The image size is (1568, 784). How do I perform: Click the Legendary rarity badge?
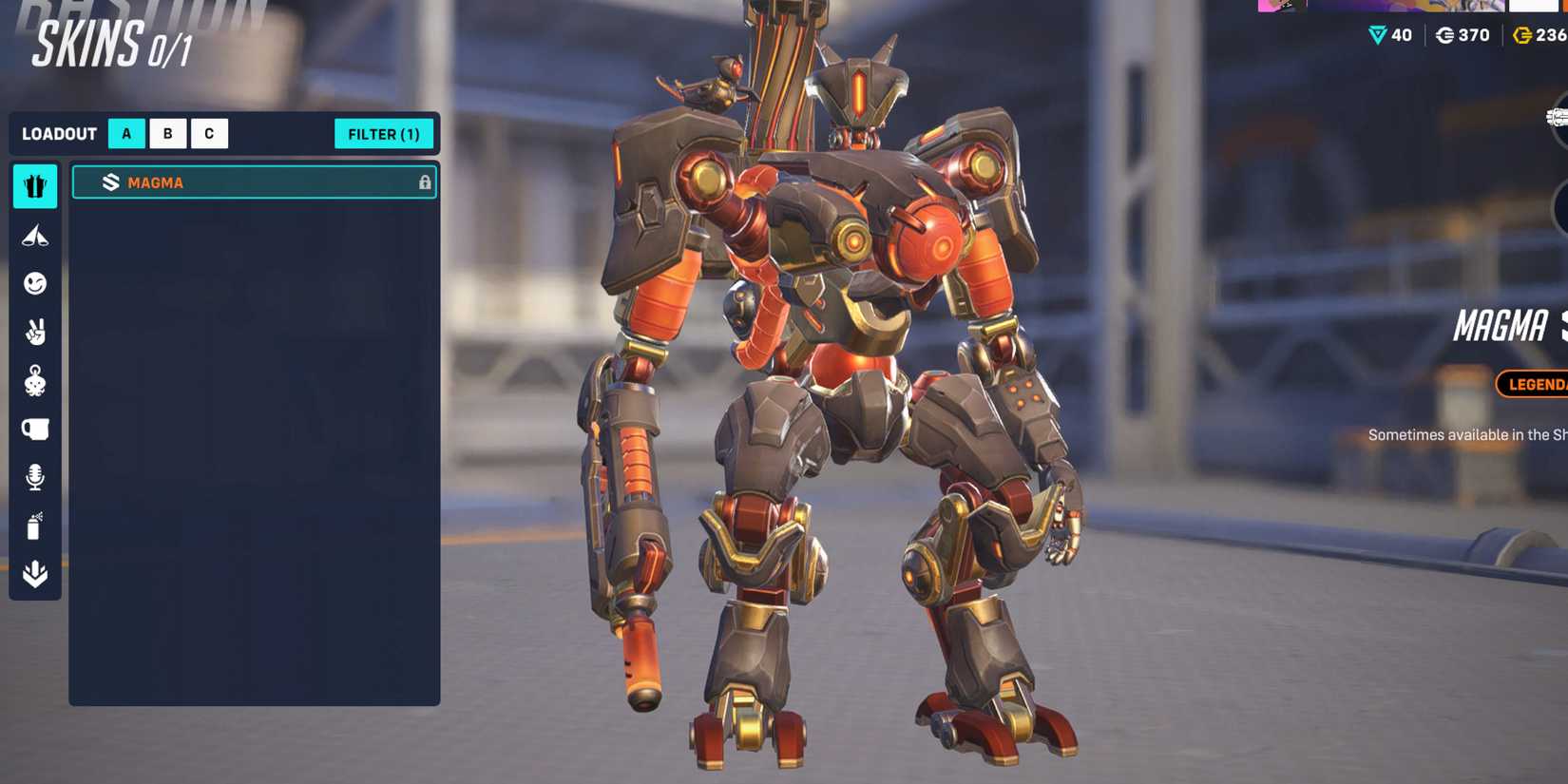point(1534,385)
